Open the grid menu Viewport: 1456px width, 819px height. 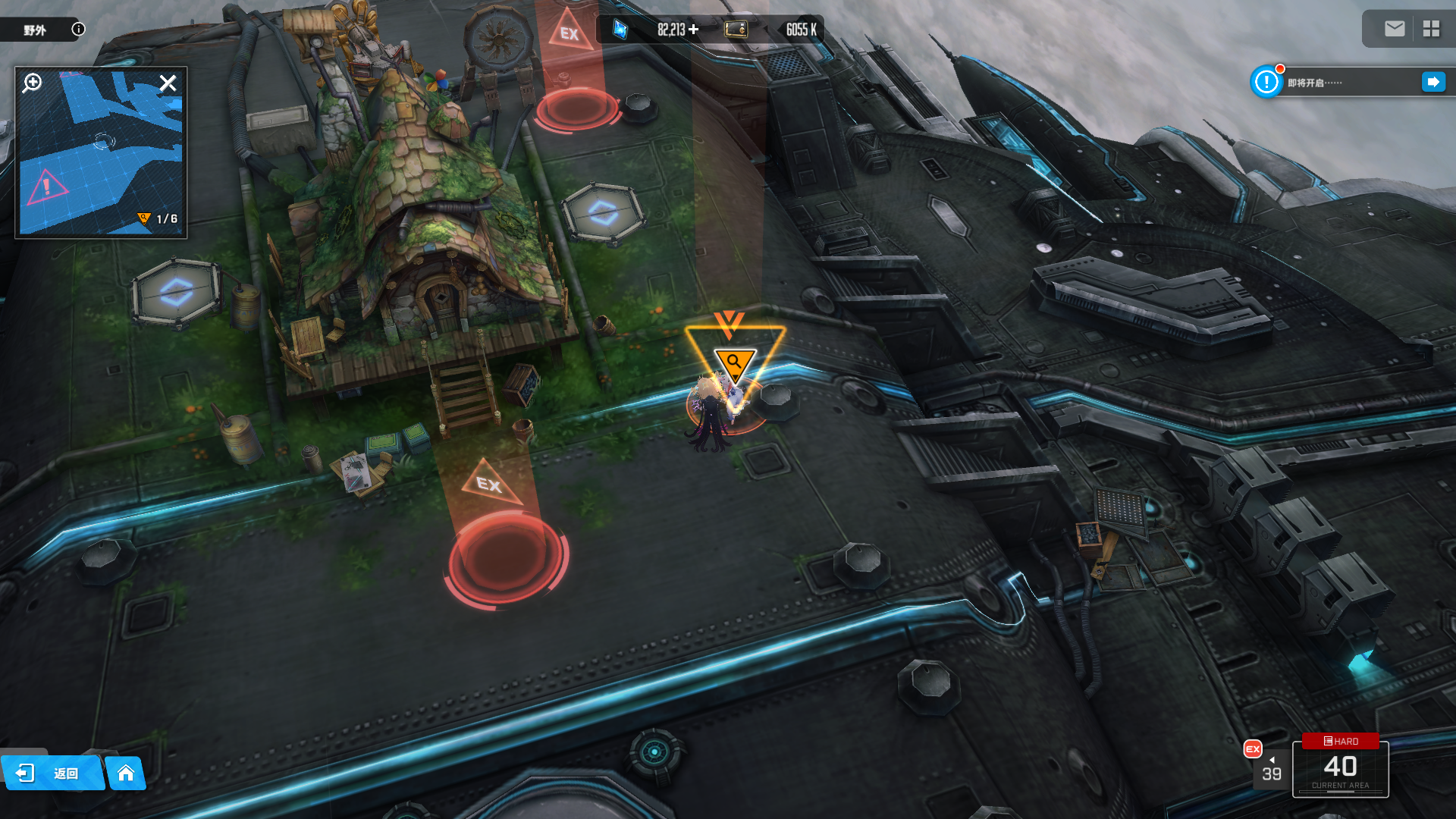tap(1431, 29)
